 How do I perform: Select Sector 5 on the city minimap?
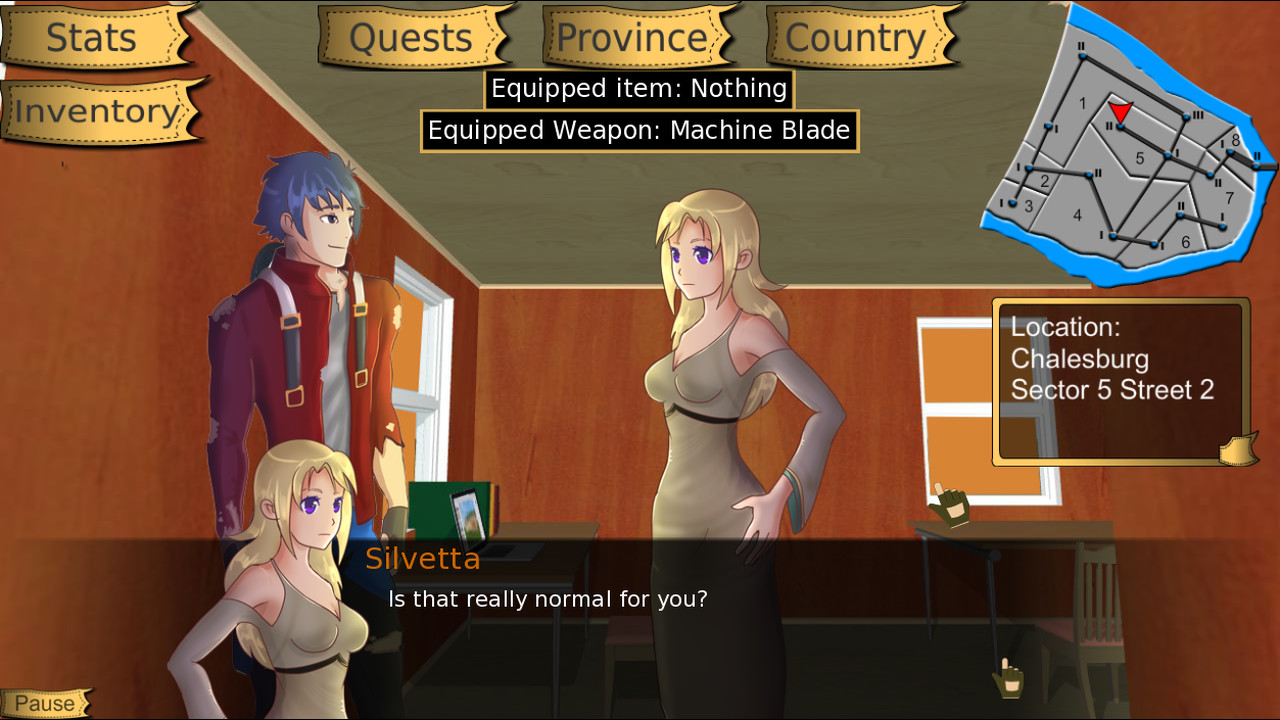1139,157
